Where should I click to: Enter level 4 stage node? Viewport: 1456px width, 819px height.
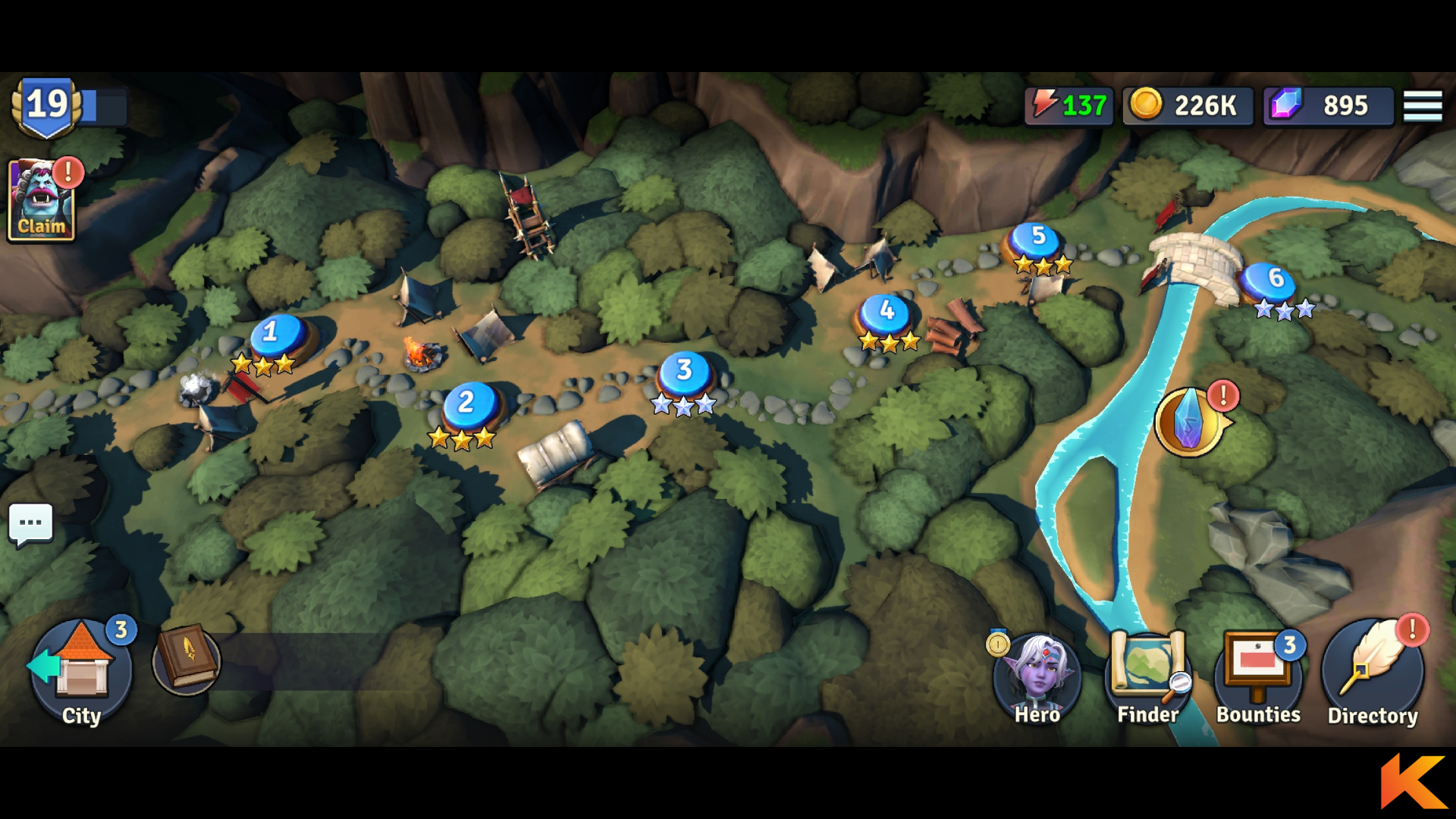point(886,314)
